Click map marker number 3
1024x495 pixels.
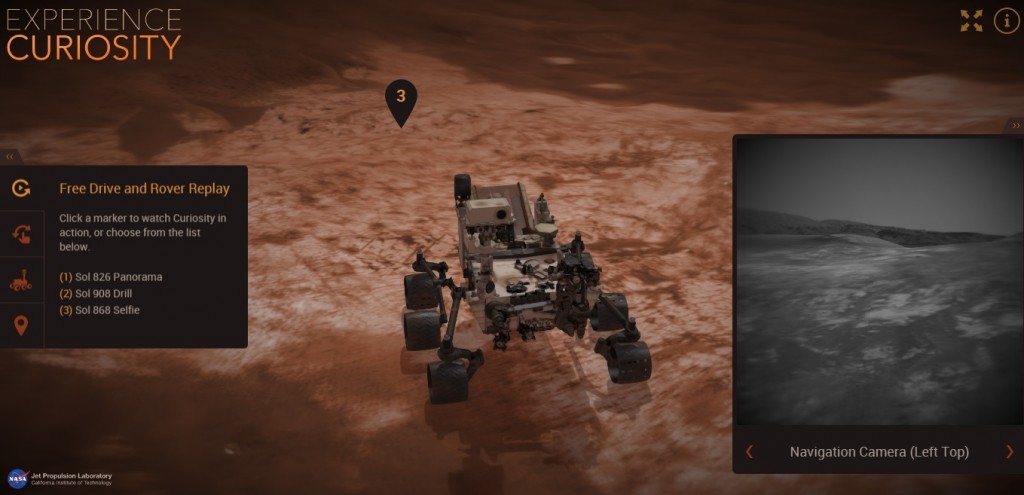(400, 98)
